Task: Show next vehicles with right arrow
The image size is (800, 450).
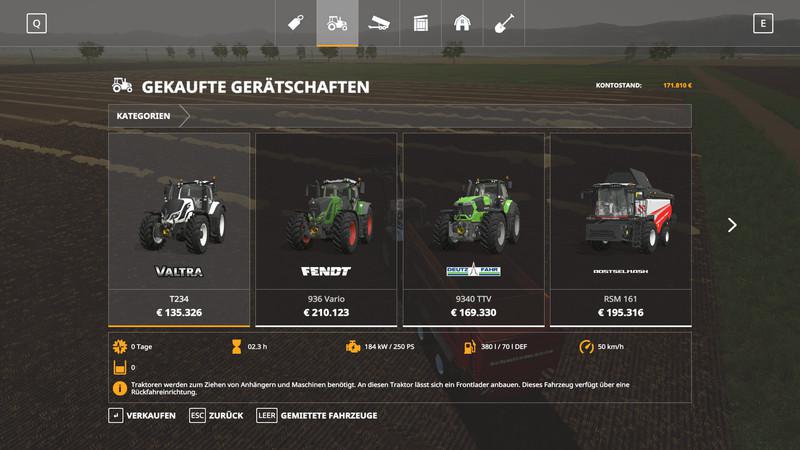Action: coord(732,225)
